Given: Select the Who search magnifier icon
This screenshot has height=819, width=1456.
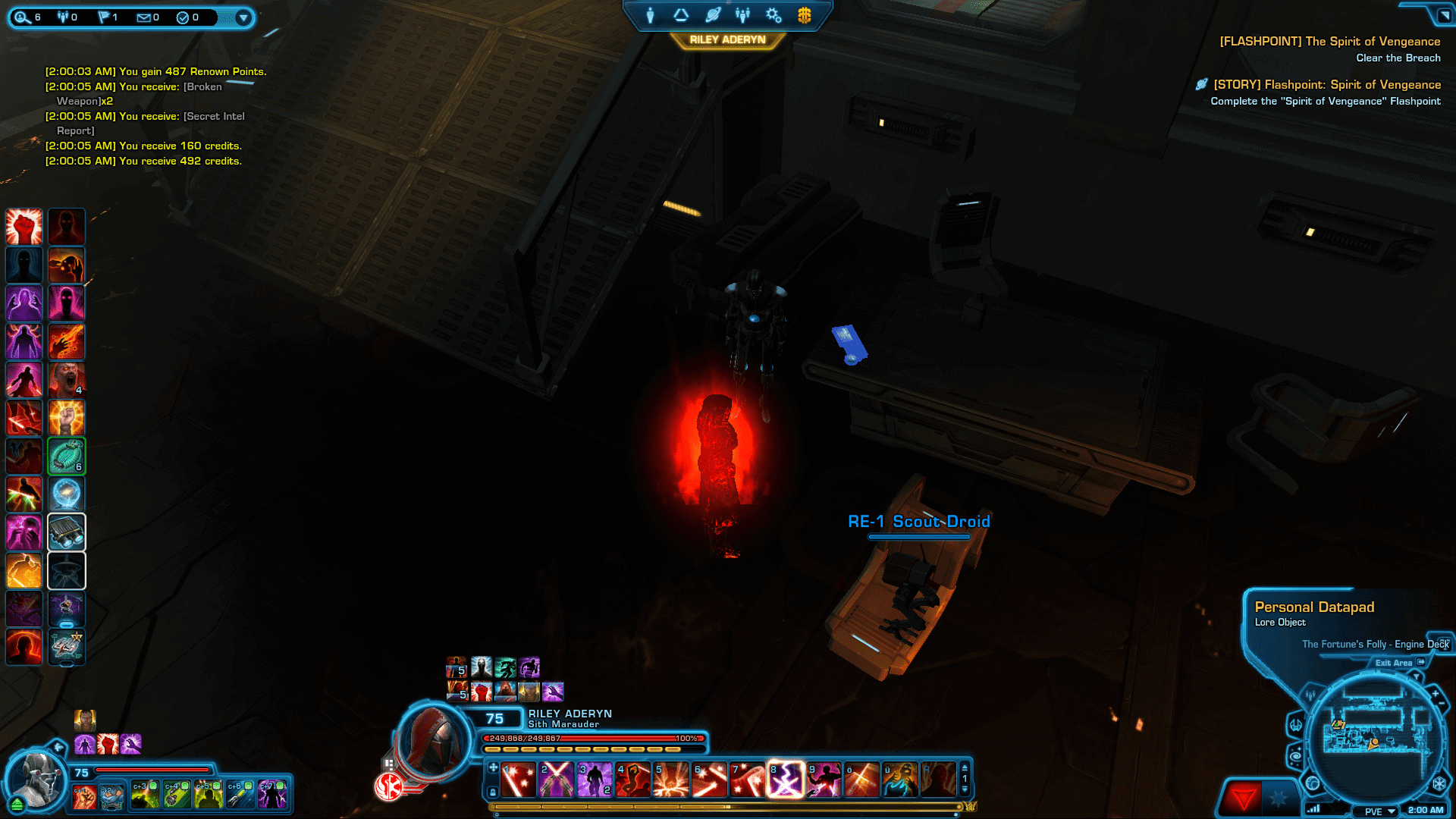Looking at the screenshot, I should (x=21, y=17).
